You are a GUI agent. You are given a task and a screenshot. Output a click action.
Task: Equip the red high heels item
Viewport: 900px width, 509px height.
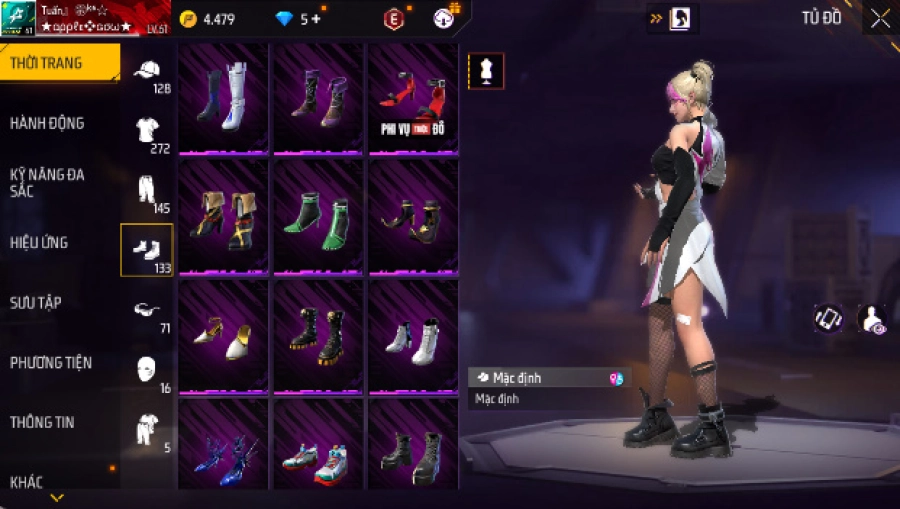413,98
